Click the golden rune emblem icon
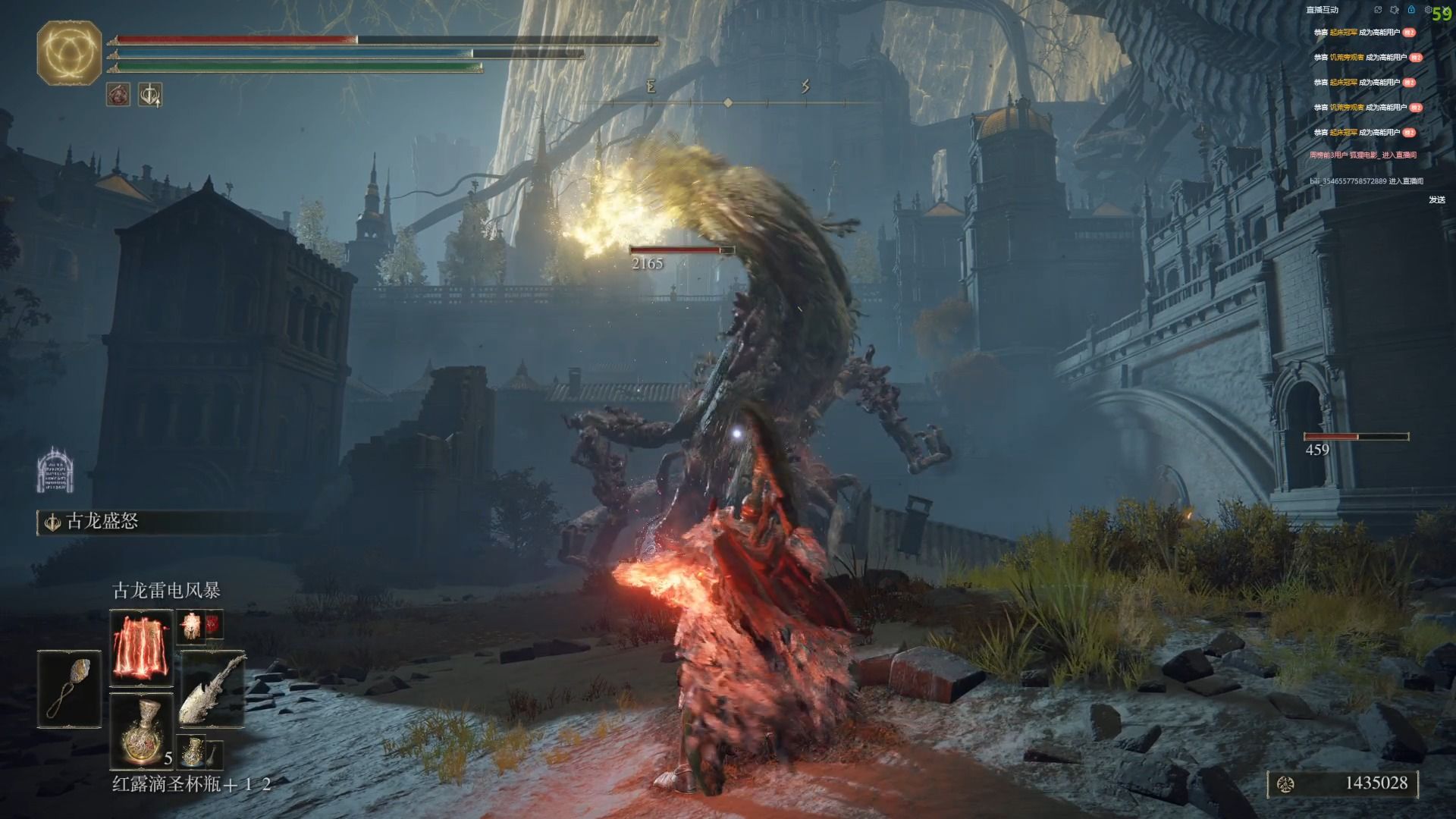The image size is (1456, 819). pos(69,52)
